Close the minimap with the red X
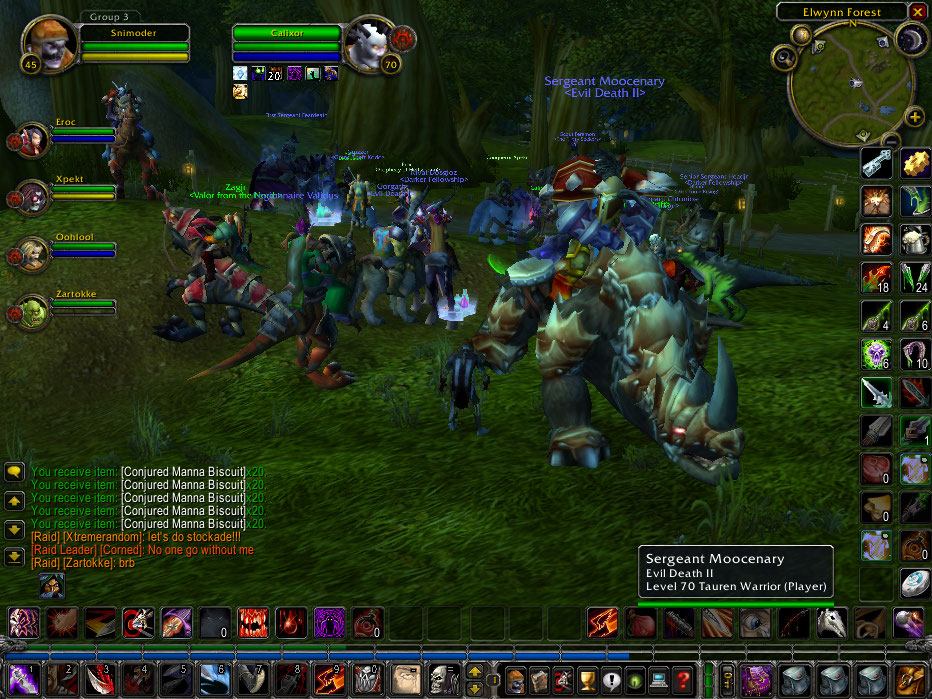The image size is (932, 699). [917, 12]
